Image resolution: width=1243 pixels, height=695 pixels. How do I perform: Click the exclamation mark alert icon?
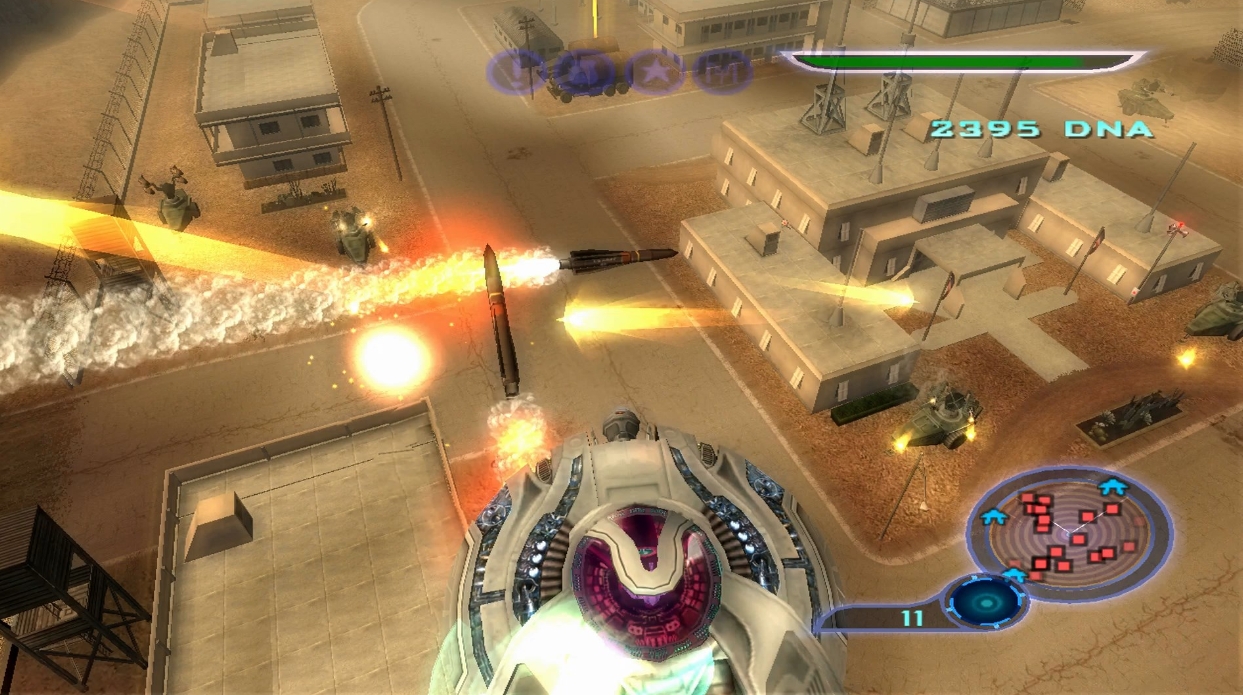[x=515, y=72]
